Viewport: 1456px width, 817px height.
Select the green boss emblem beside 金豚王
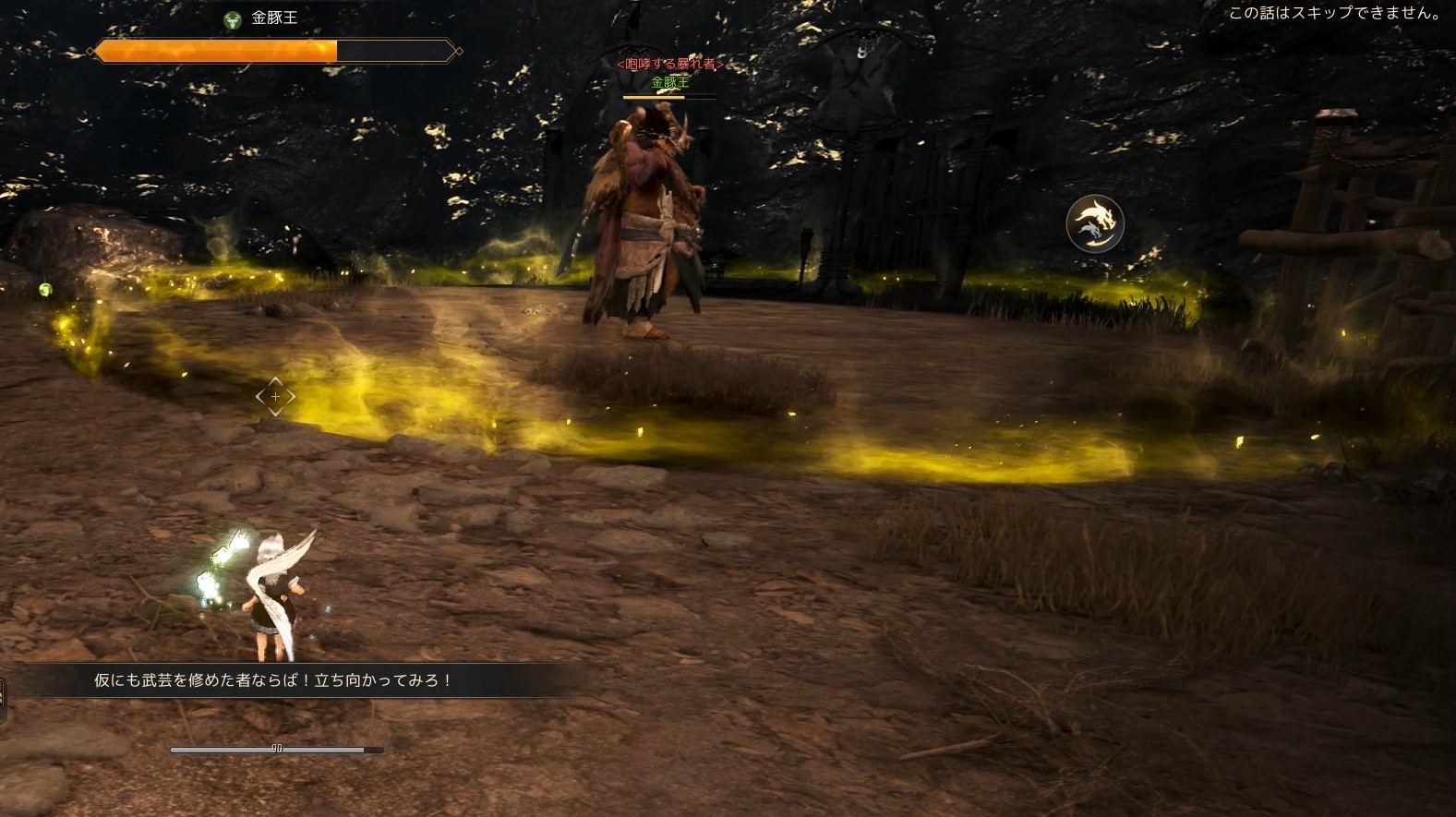coord(233,19)
